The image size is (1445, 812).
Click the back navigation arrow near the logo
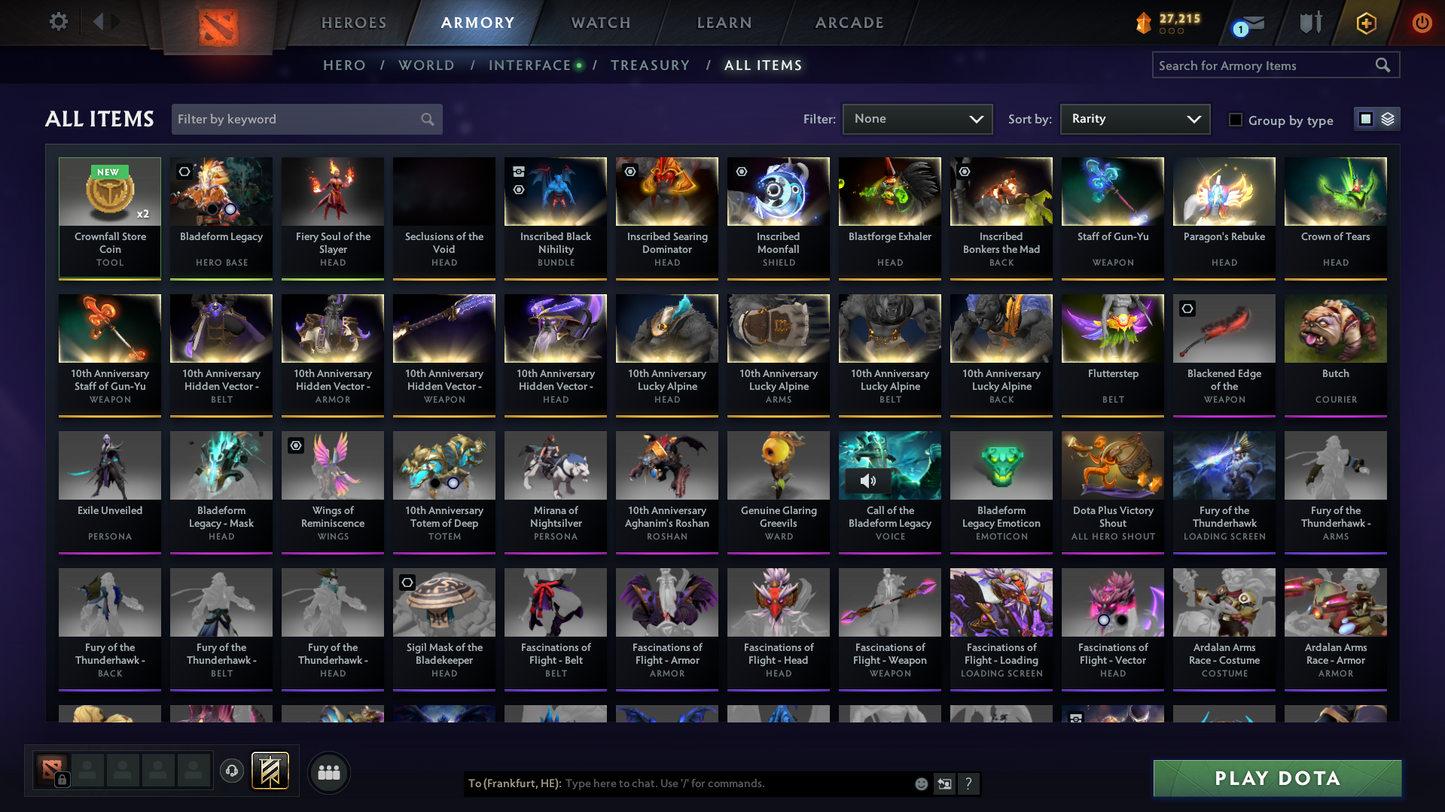100,21
